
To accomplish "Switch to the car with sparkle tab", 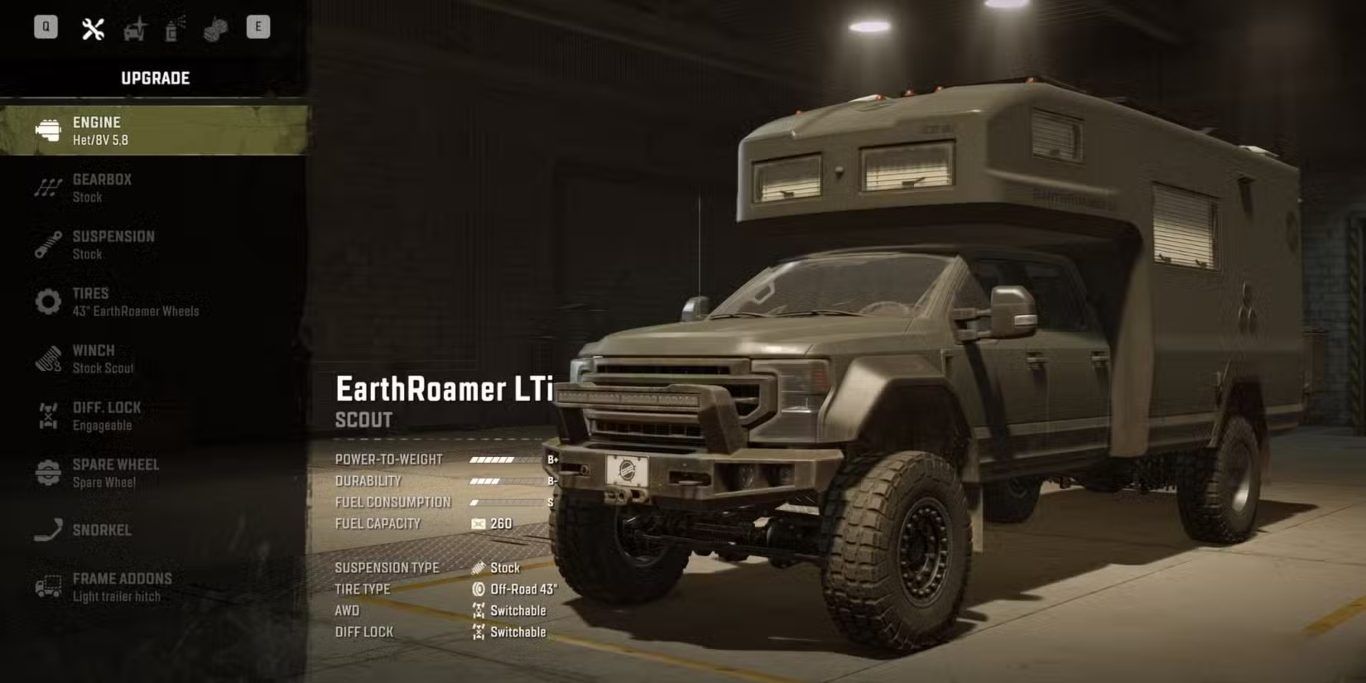I will pyautogui.click(x=134, y=29).
